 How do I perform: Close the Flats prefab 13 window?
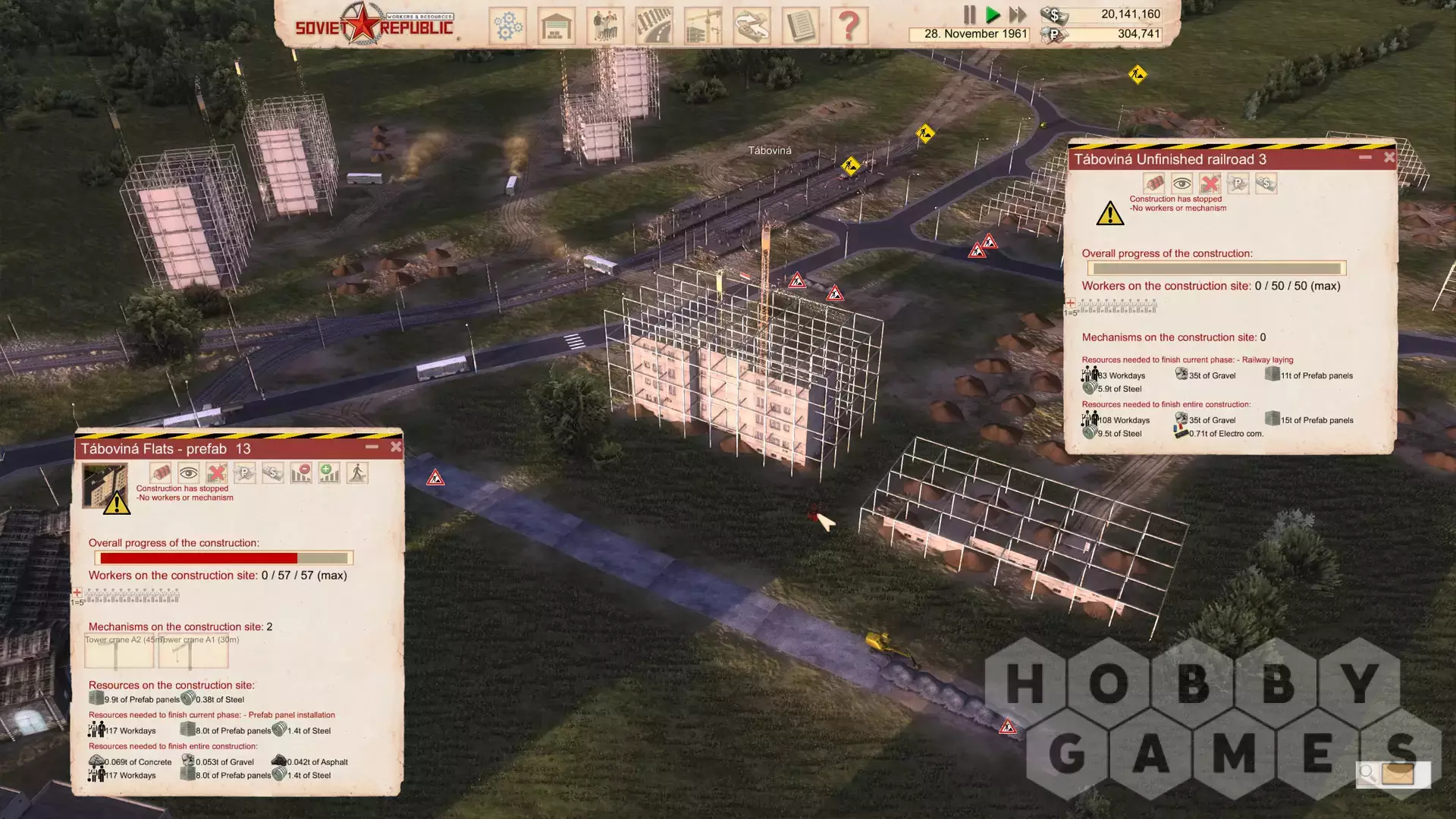[x=396, y=447]
